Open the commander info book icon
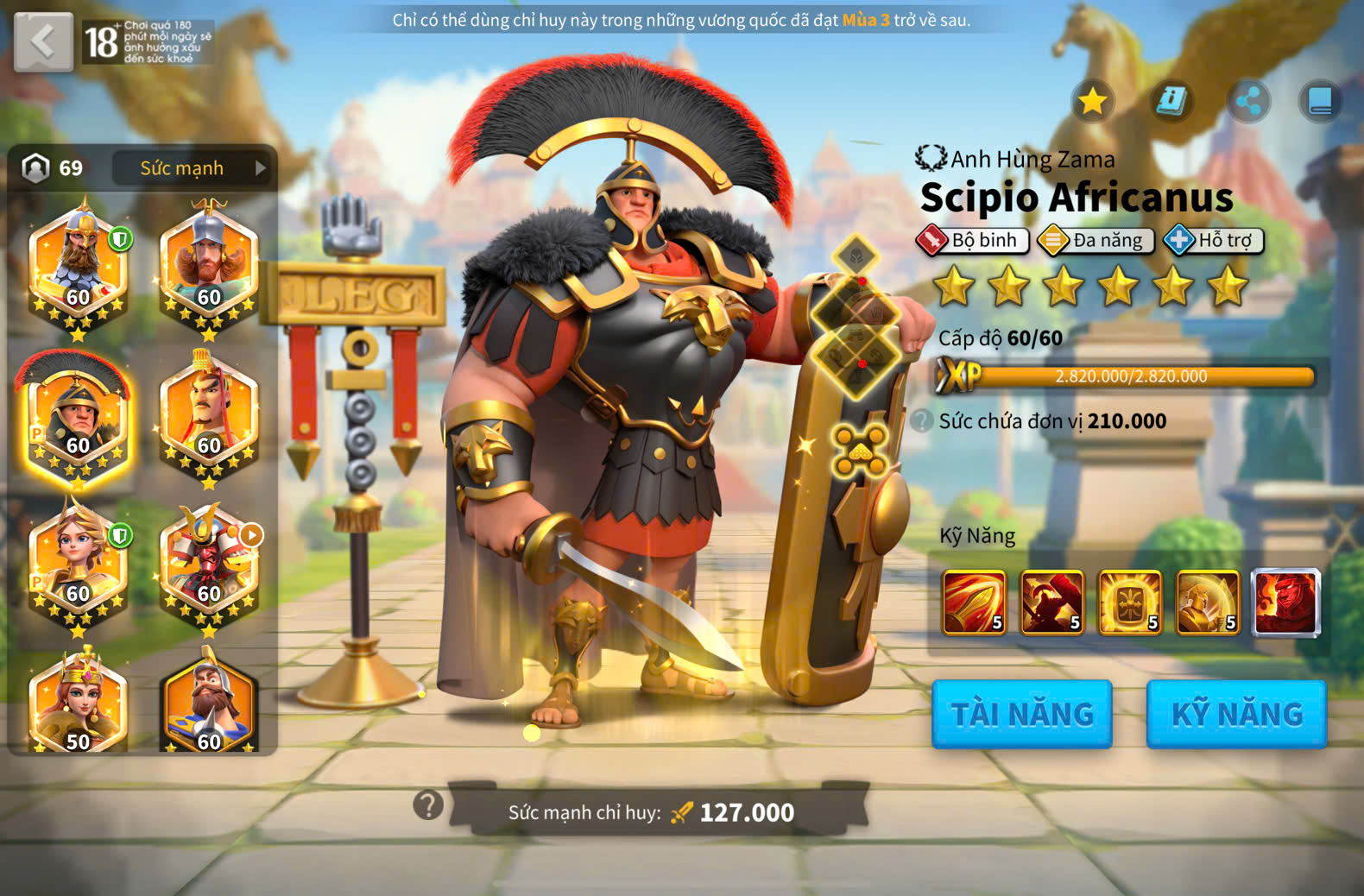 [x=1171, y=102]
